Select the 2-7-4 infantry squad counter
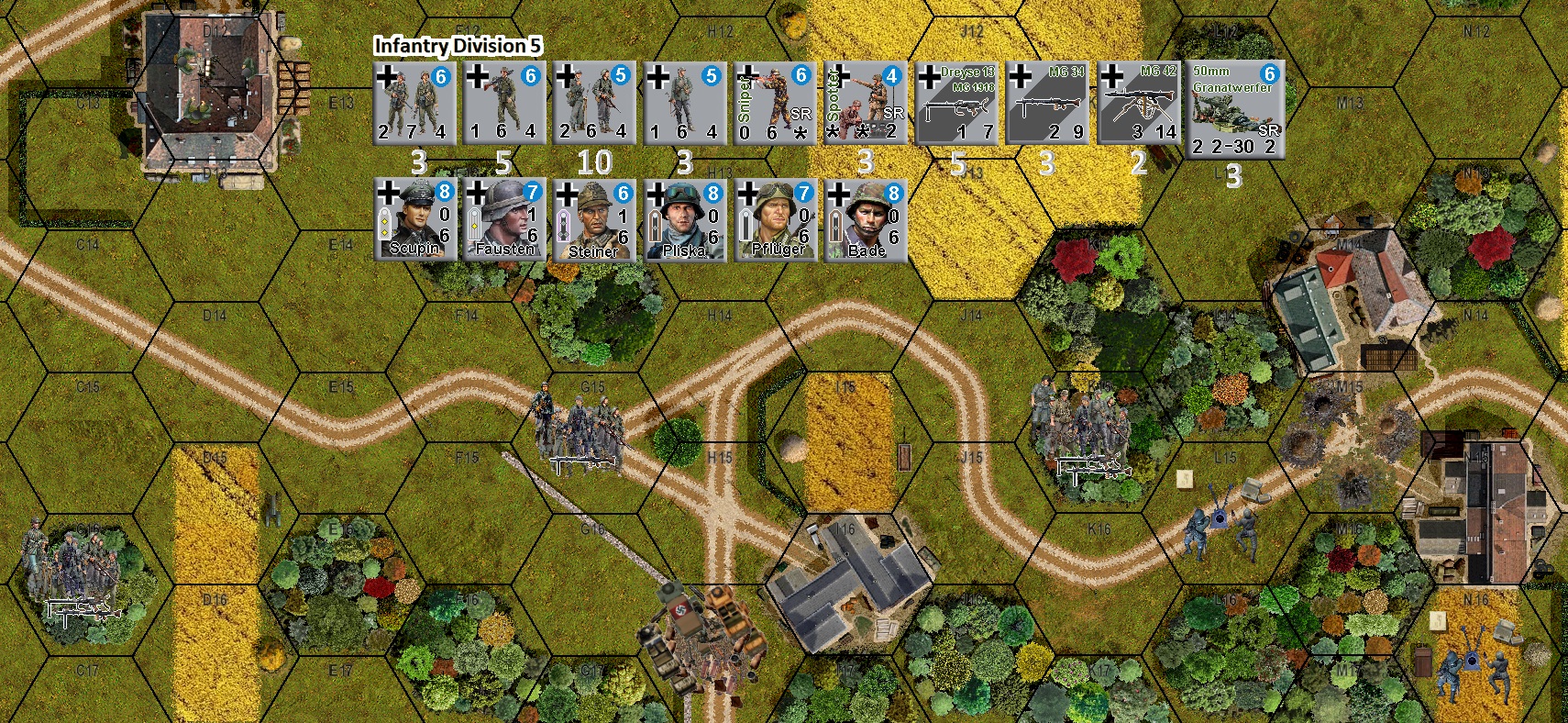Image resolution: width=1568 pixels, height=723 pixels. pyautogui.click(x=413, y=101)
